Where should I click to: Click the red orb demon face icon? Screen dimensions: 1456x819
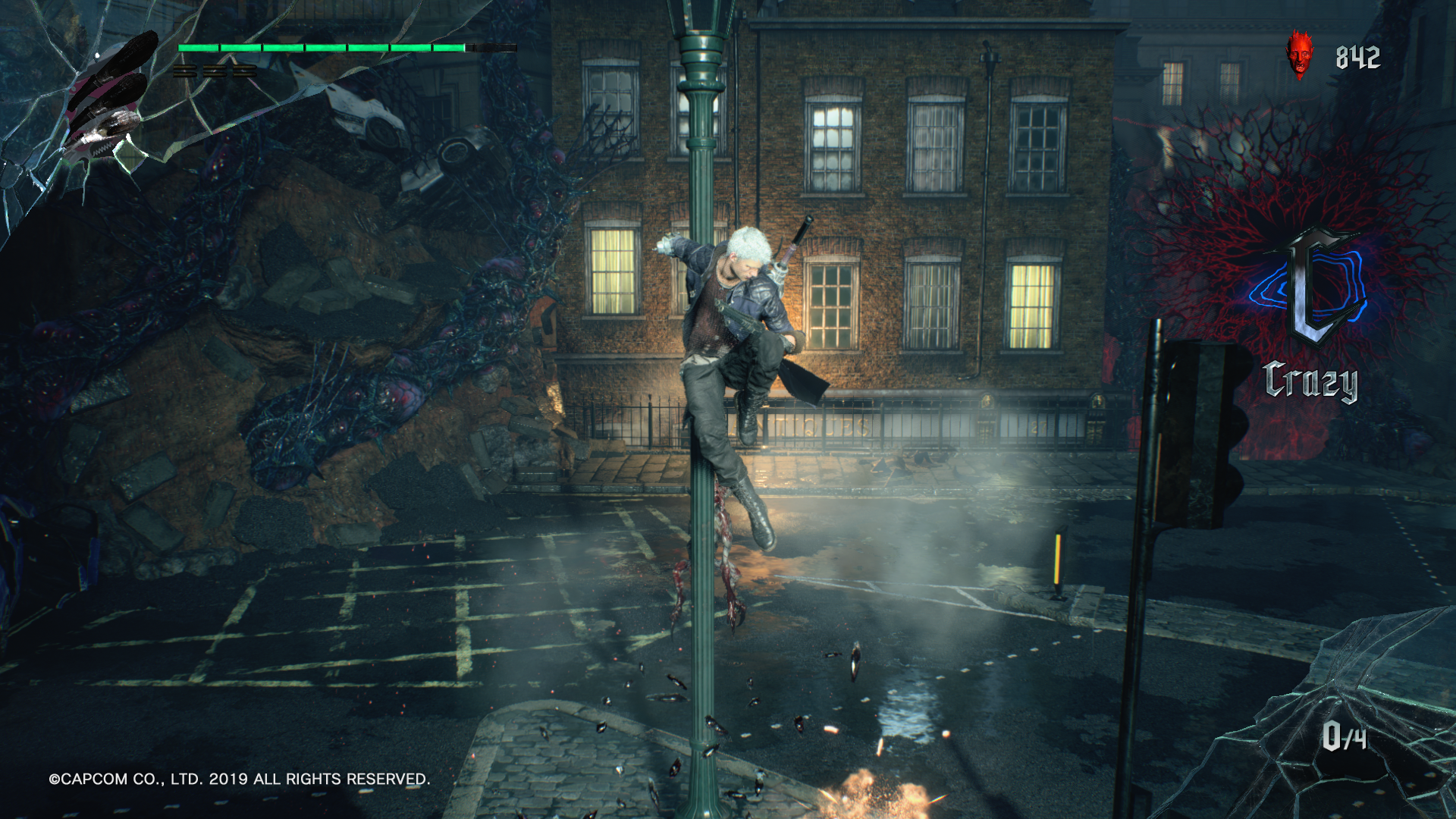point(1300,55)
